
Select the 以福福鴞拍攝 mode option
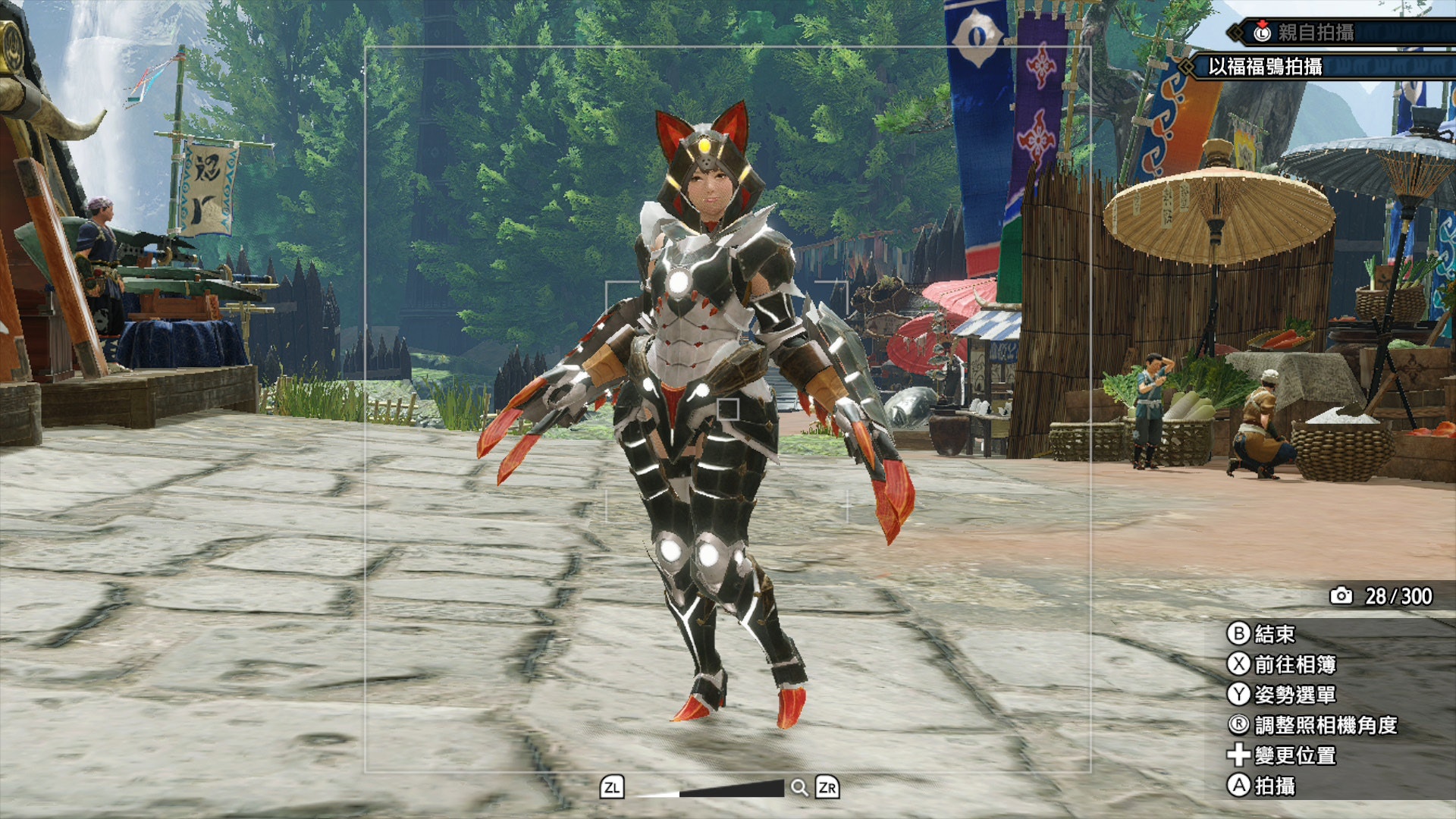tap(1265, 67)
